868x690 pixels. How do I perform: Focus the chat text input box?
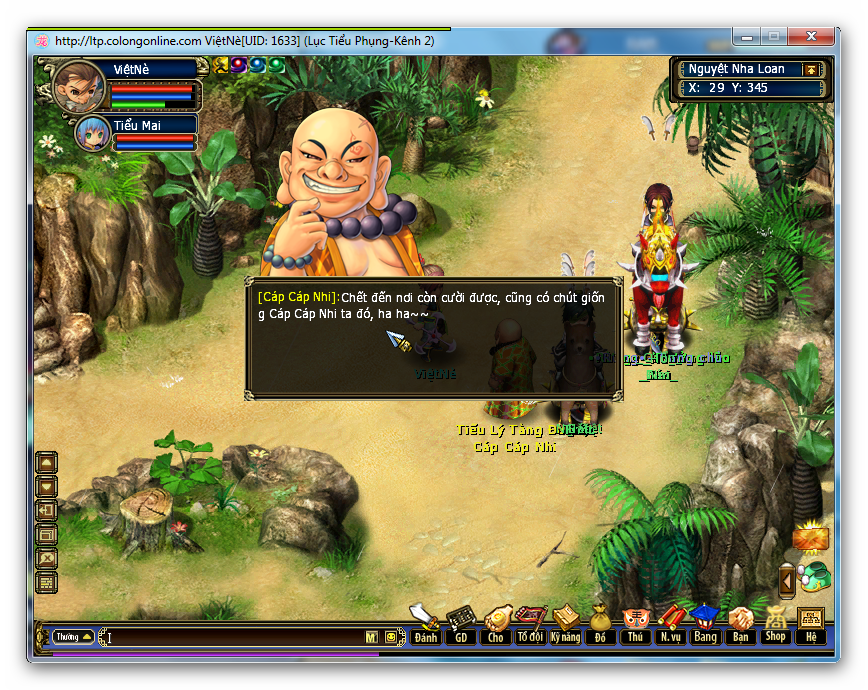pos(235,637)
